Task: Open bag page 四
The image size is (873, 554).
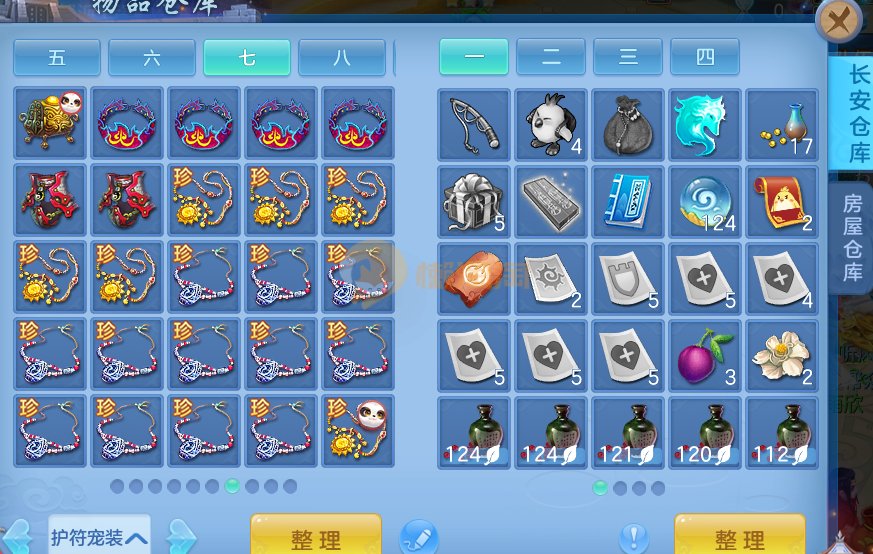Action: coord(705,57)
